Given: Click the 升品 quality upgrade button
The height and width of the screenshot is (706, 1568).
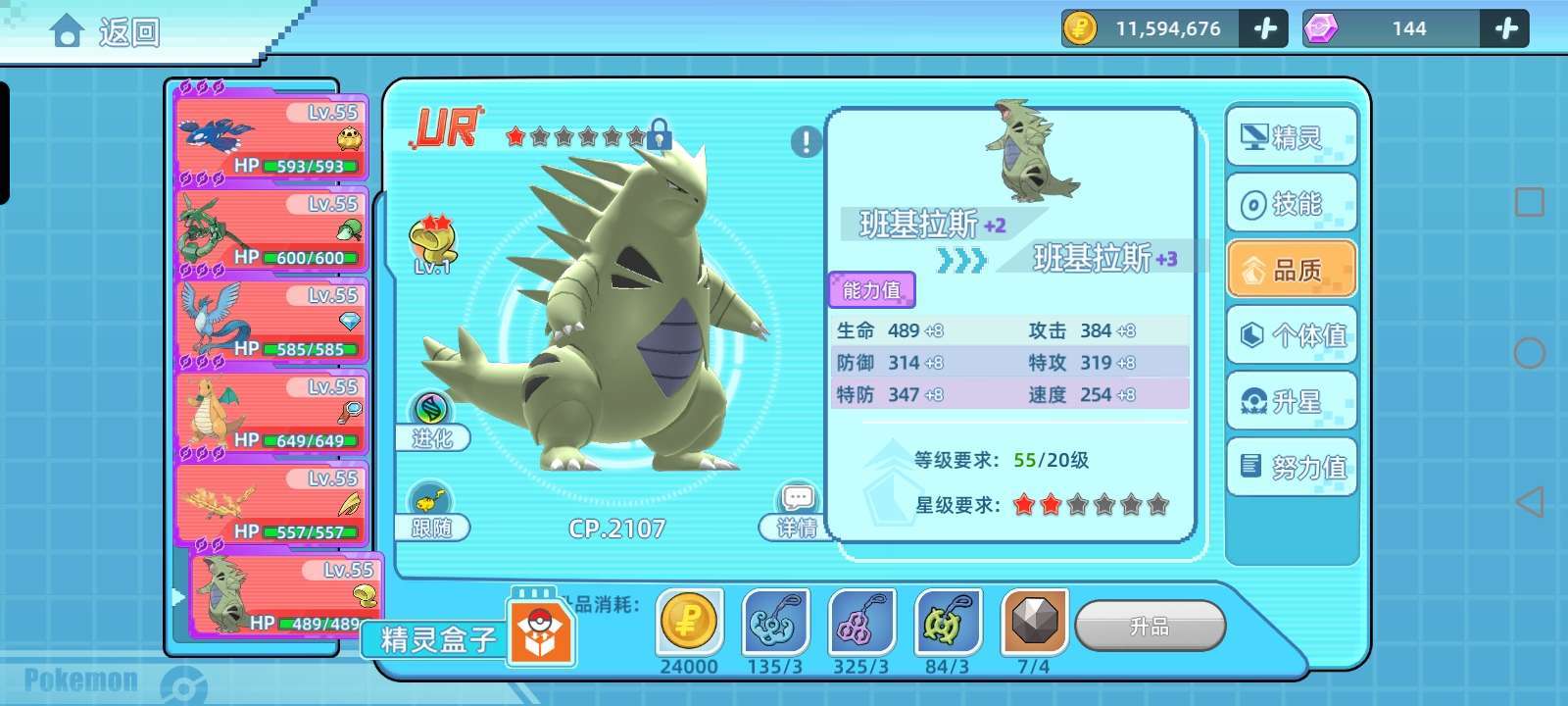Looking at the screenshot, I should click(x=1150, y=626).
